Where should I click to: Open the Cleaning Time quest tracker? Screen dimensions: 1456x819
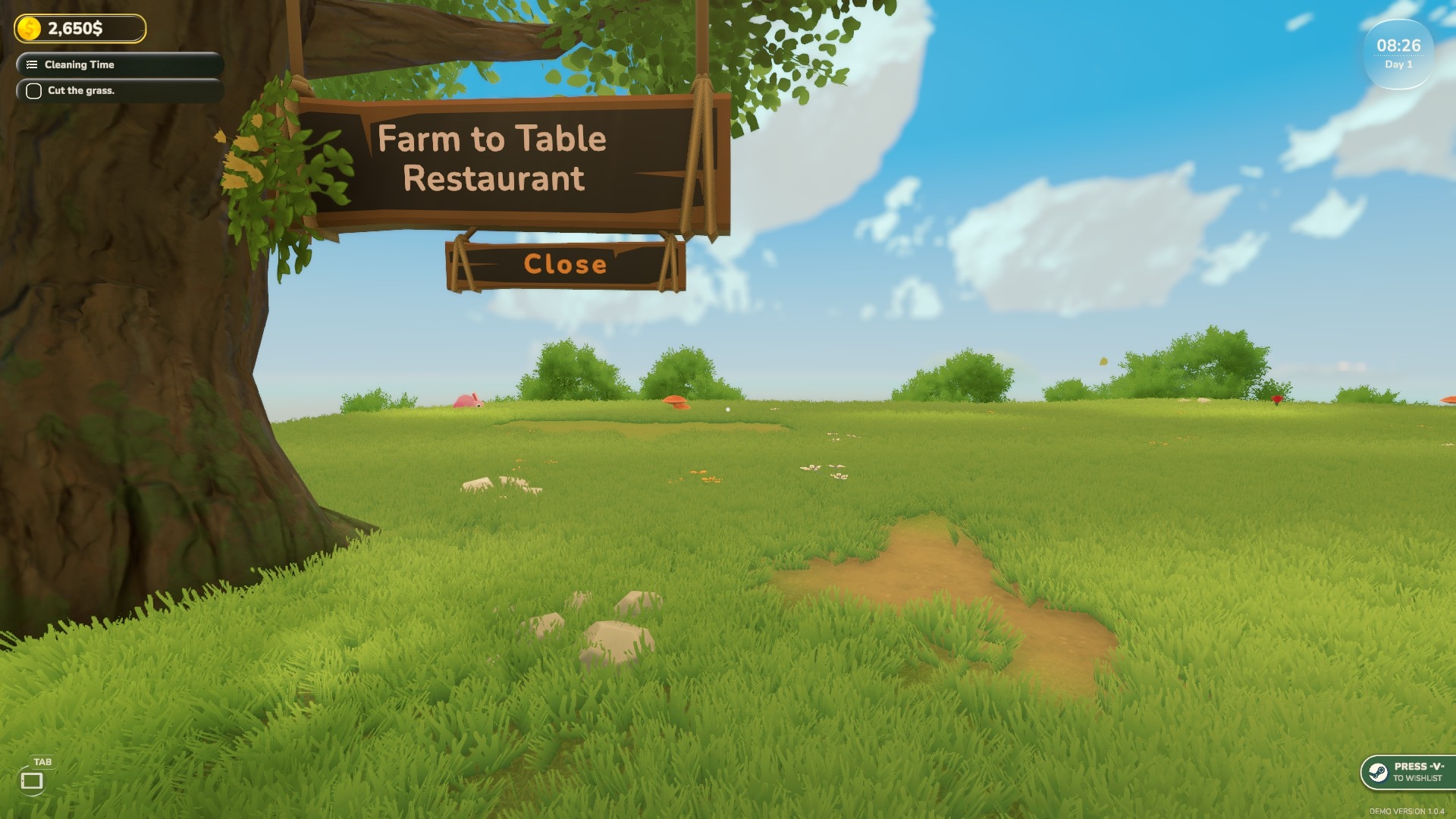(x=119, y=64)
